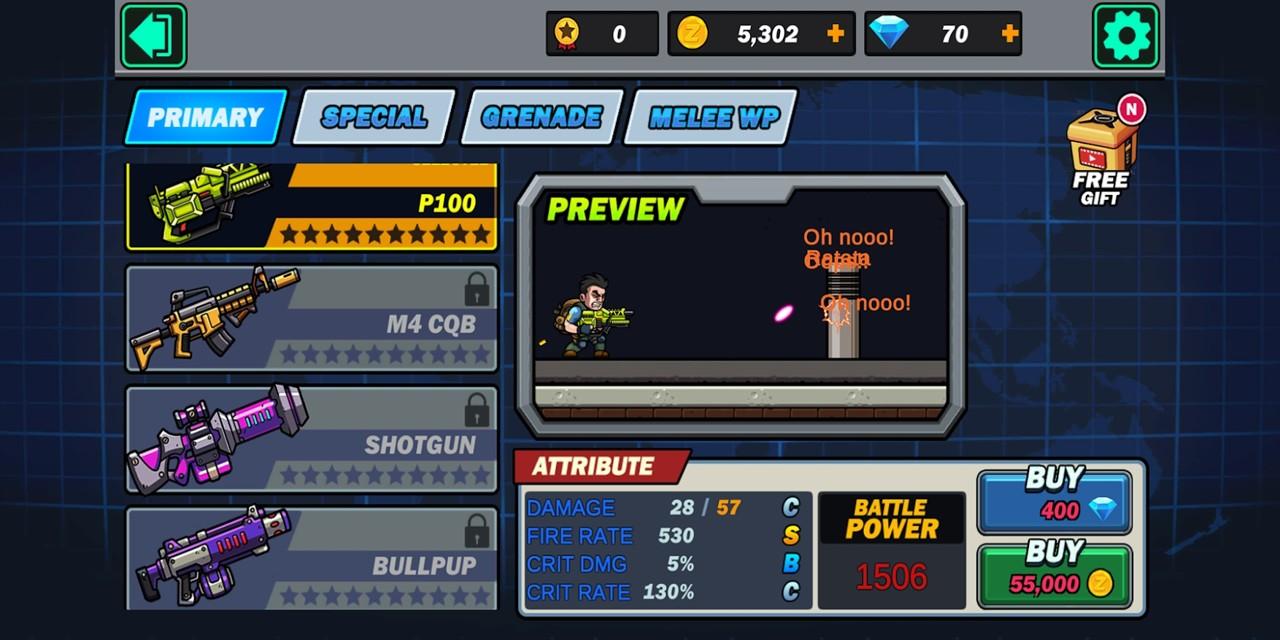Pick the locked Bullpup weapon
1280x640 pixels.
click(x=312, y=558)
